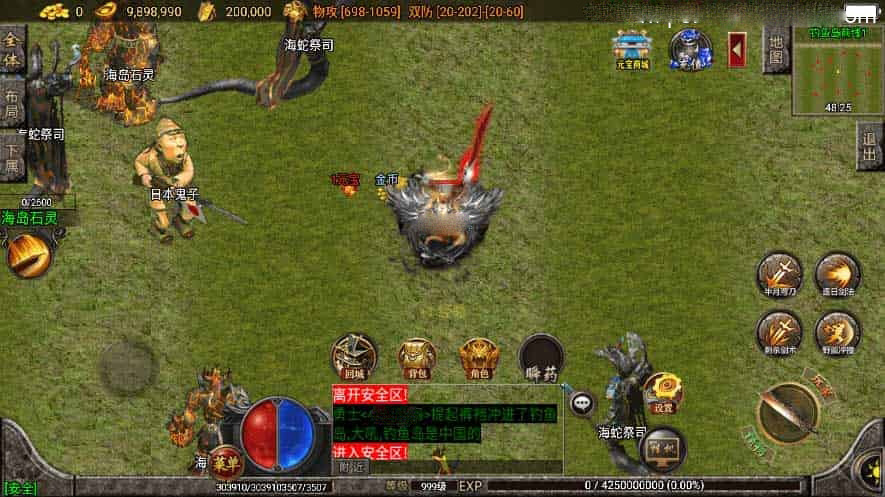Use the 回城 return-to-town button
Viewport: 885px width, 497px height.
[354, 357]
